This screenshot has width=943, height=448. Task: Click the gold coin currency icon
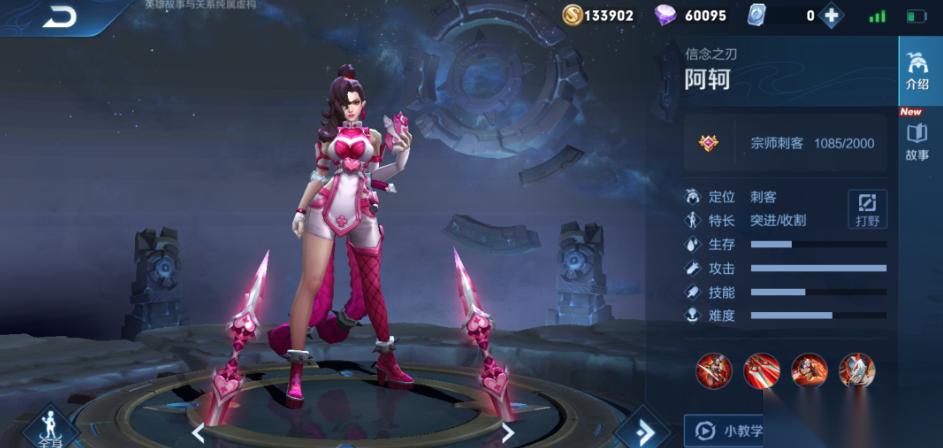(572, 15)
